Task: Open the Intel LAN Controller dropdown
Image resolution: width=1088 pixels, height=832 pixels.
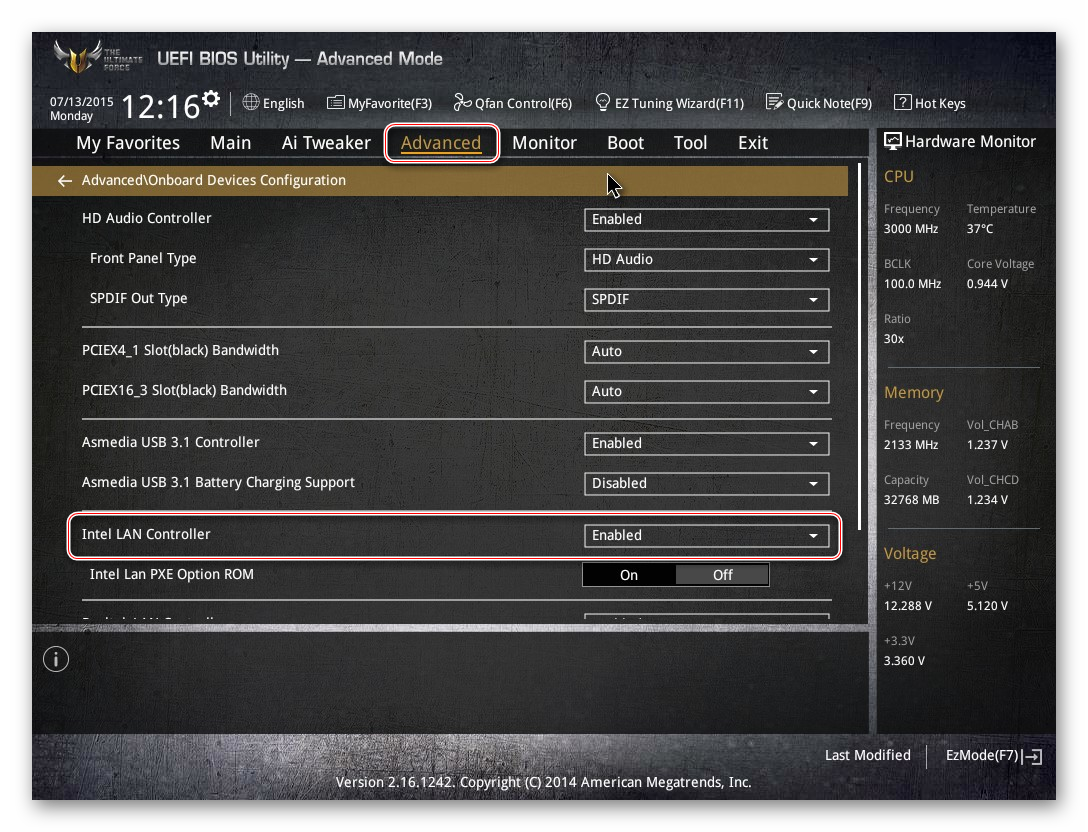Action: point(706,535)
